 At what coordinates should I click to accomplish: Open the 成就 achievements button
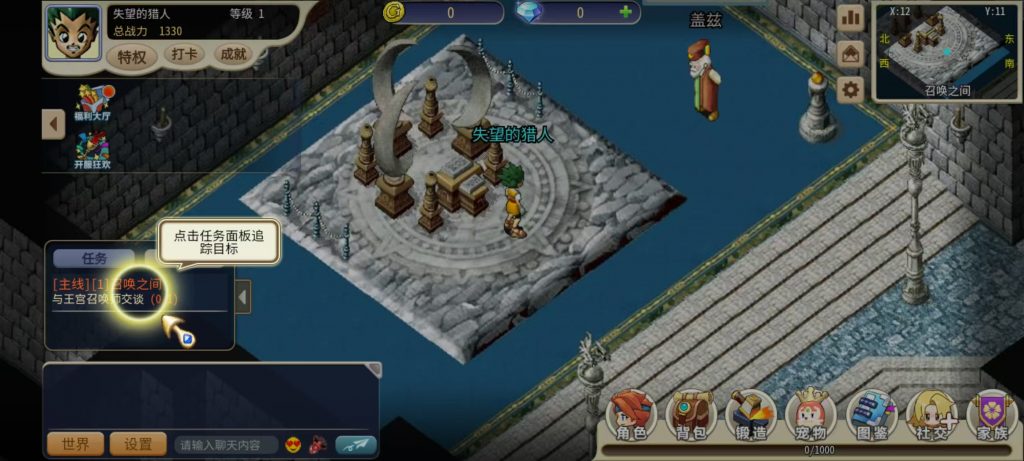pyautogui.click(x=234, y=55)
